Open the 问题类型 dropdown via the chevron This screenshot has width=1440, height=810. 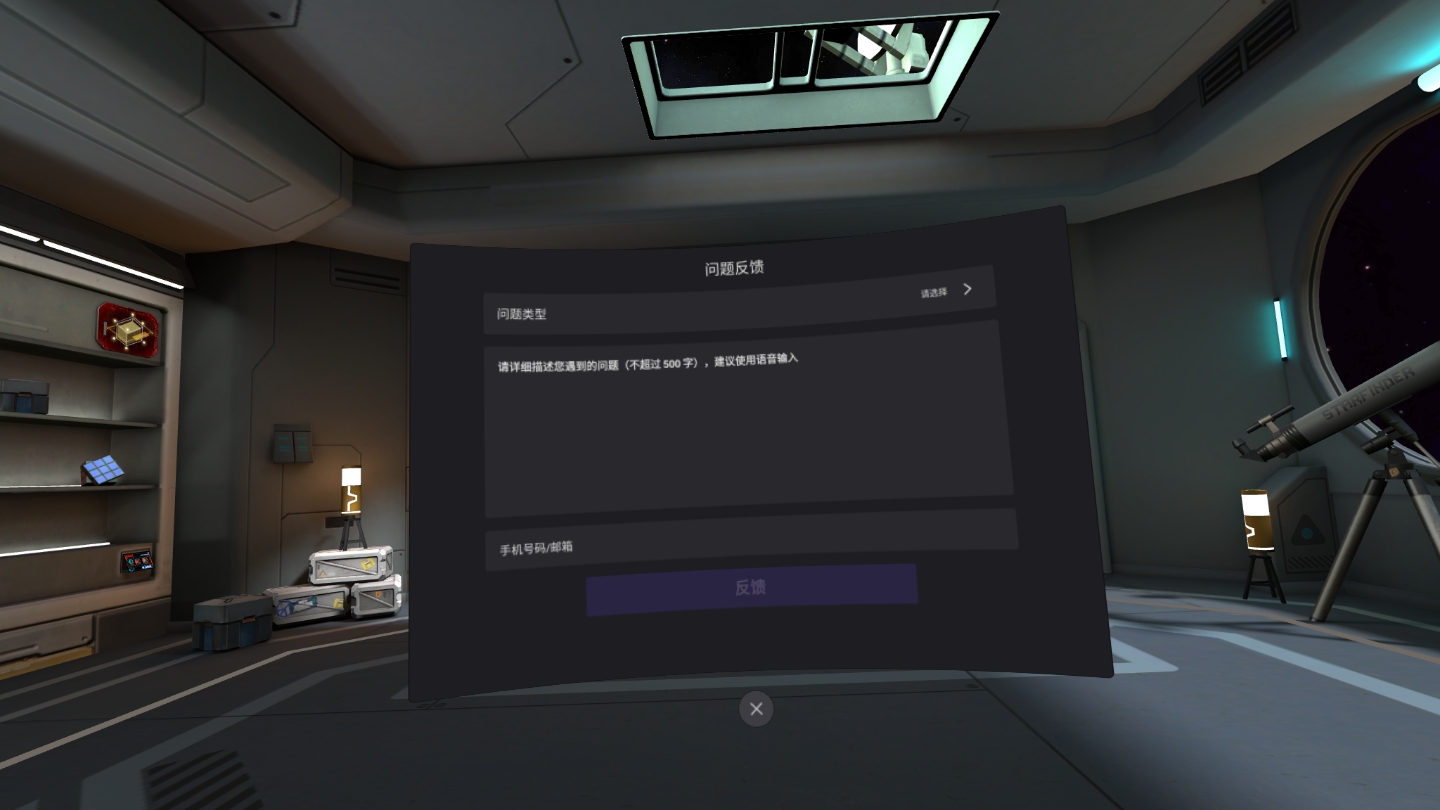966,289
